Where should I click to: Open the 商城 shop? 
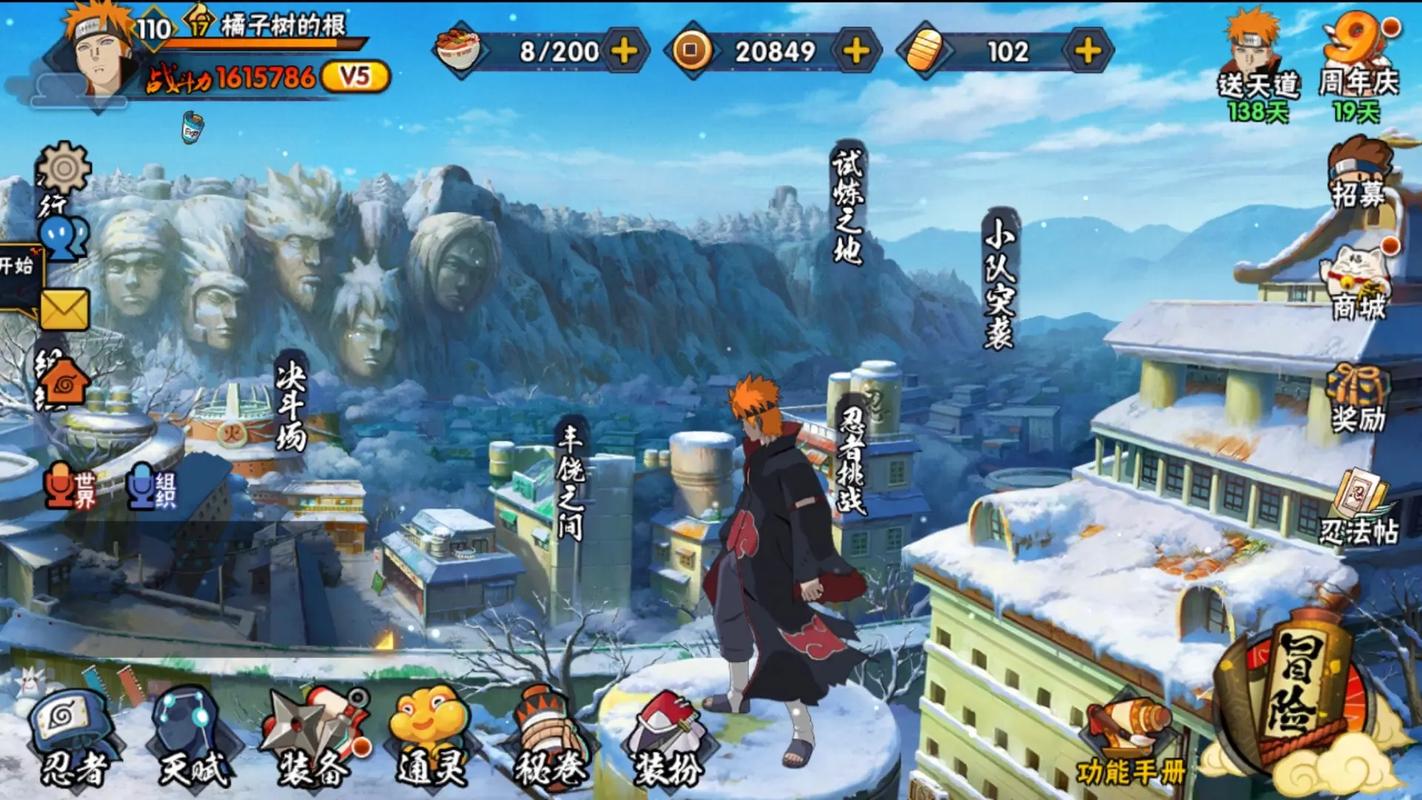(1358, 283)
